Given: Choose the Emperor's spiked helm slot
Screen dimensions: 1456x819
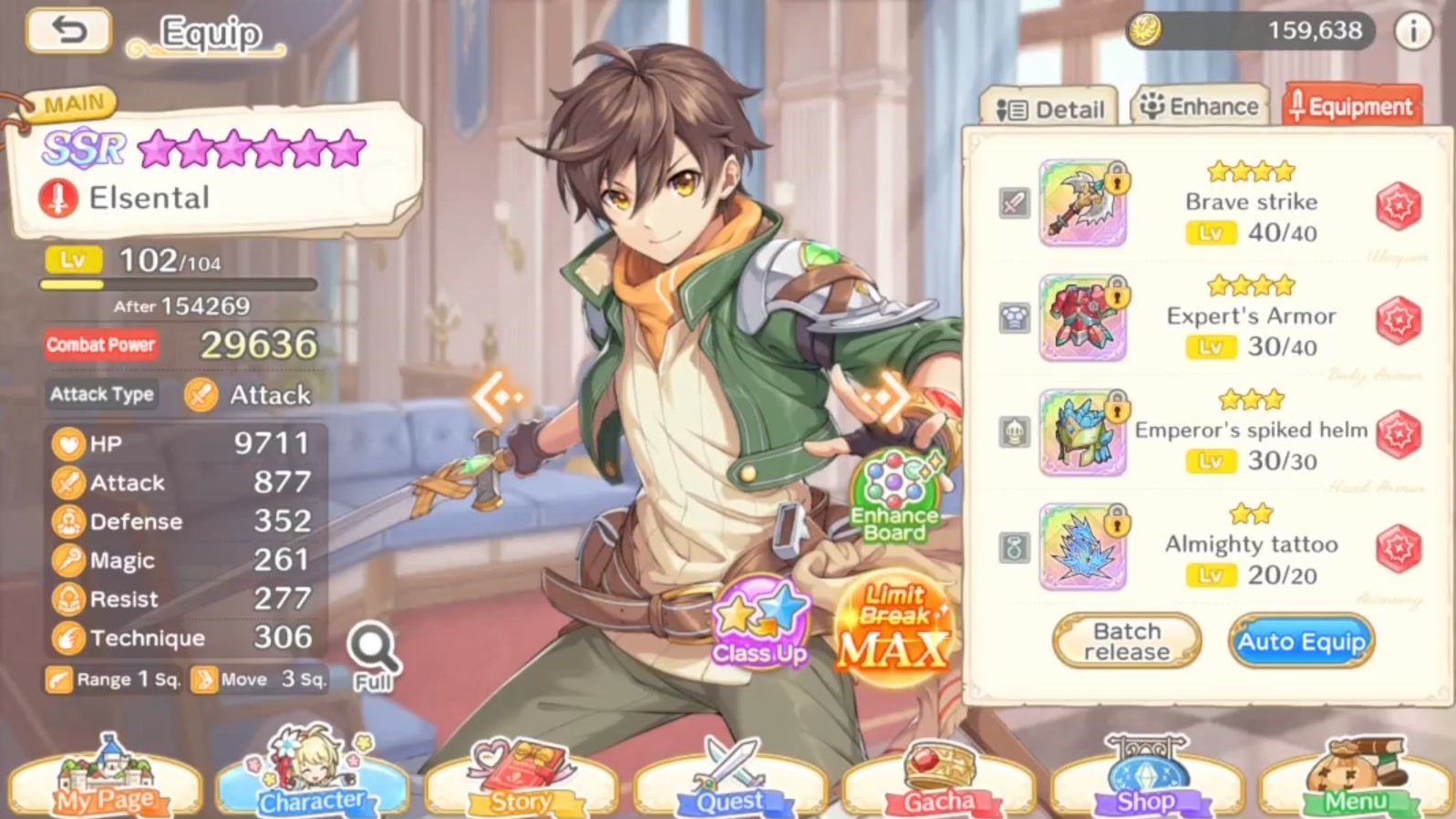Looking at the screenshot, I should click(x=1083, y=432).
